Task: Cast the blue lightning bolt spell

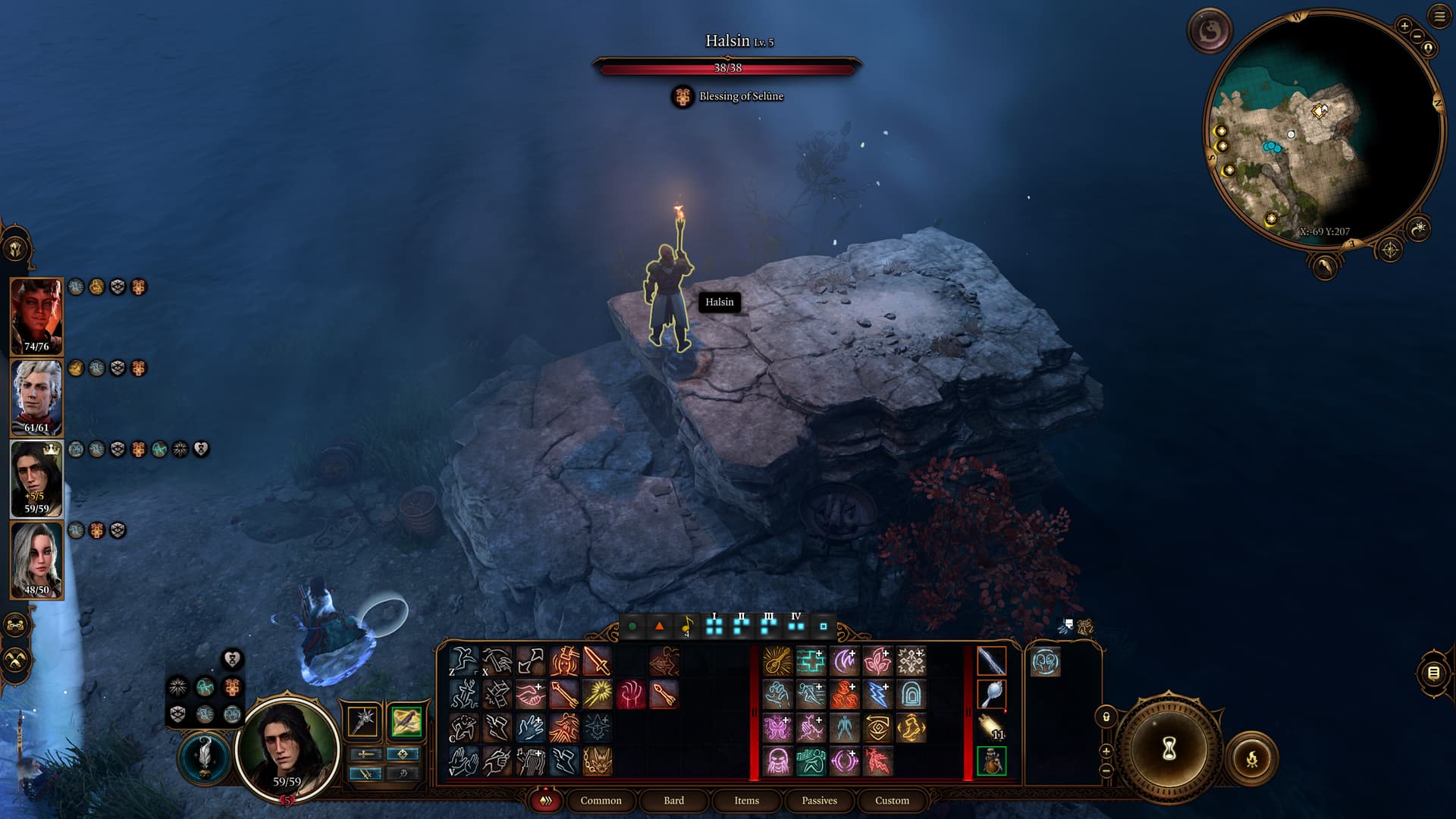Action: [x=877, y=695]
